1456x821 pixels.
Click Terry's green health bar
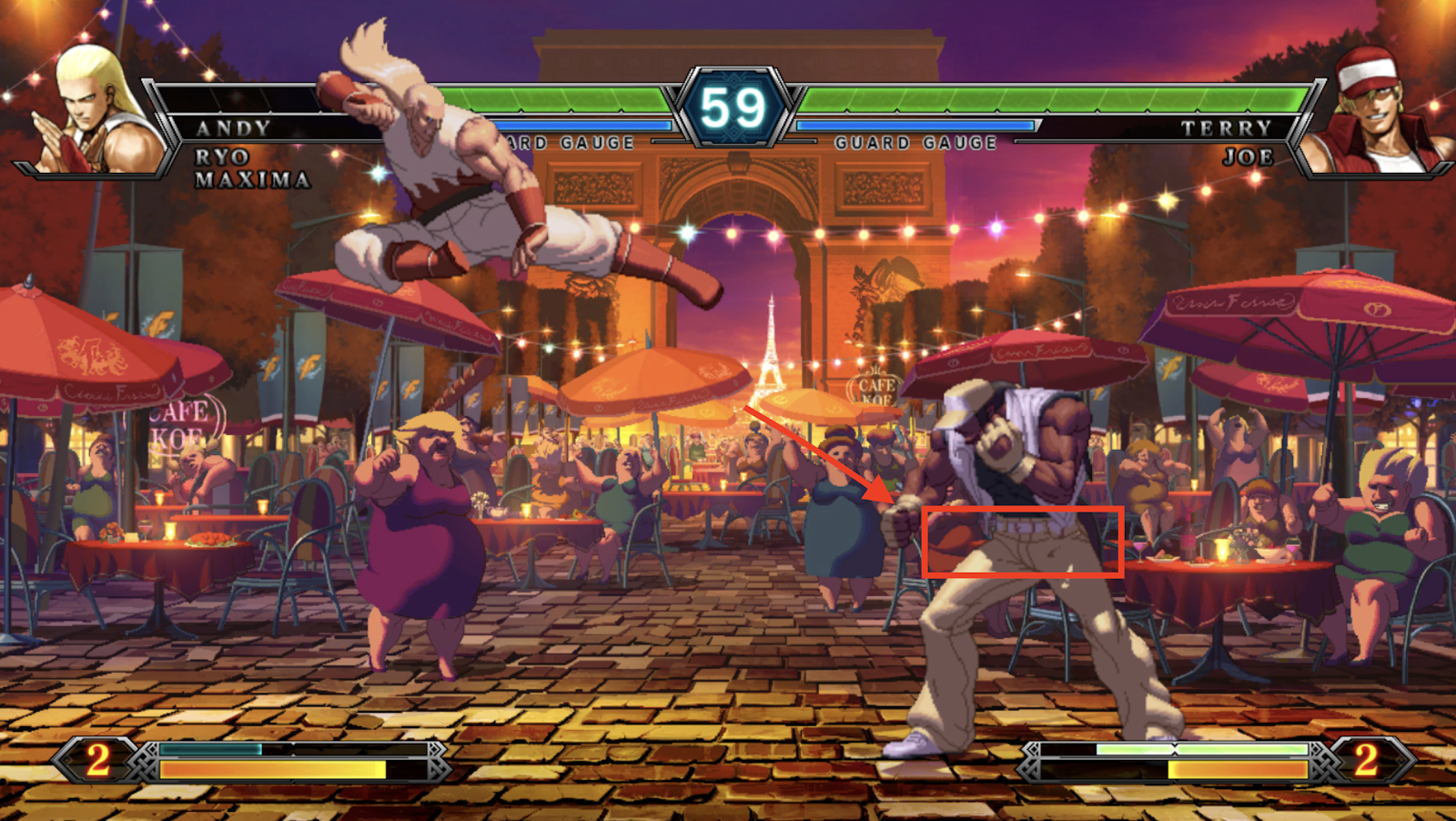pyautogui.click(x=1046, y=95)
